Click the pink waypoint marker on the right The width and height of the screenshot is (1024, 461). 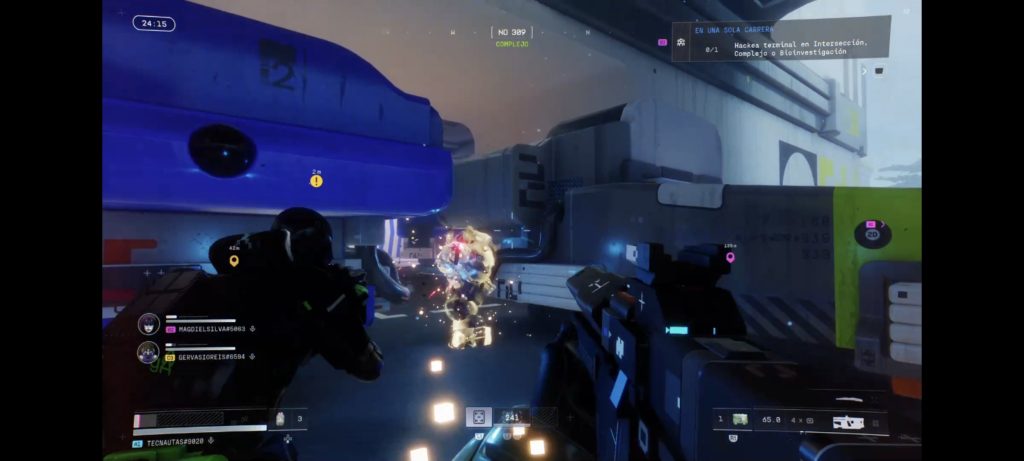point(730,258)
